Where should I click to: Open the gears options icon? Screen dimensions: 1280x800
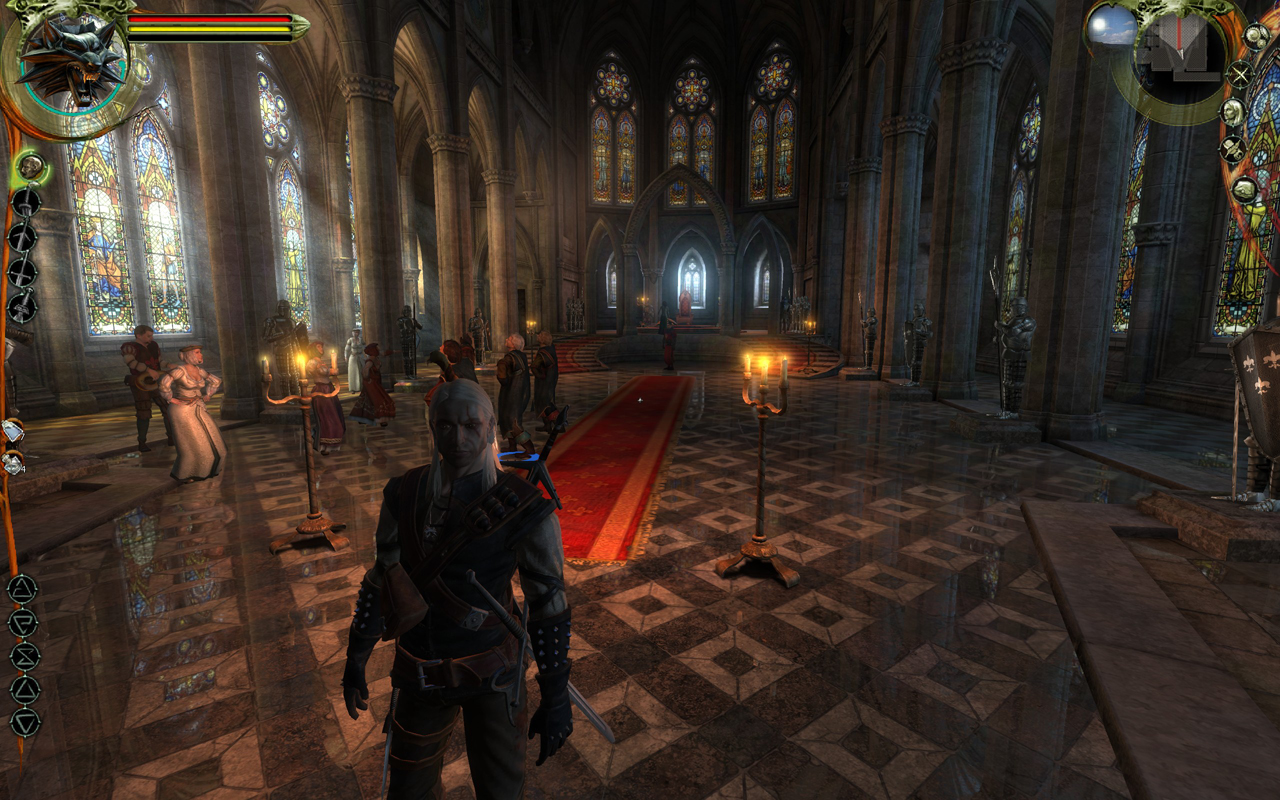1255,37
